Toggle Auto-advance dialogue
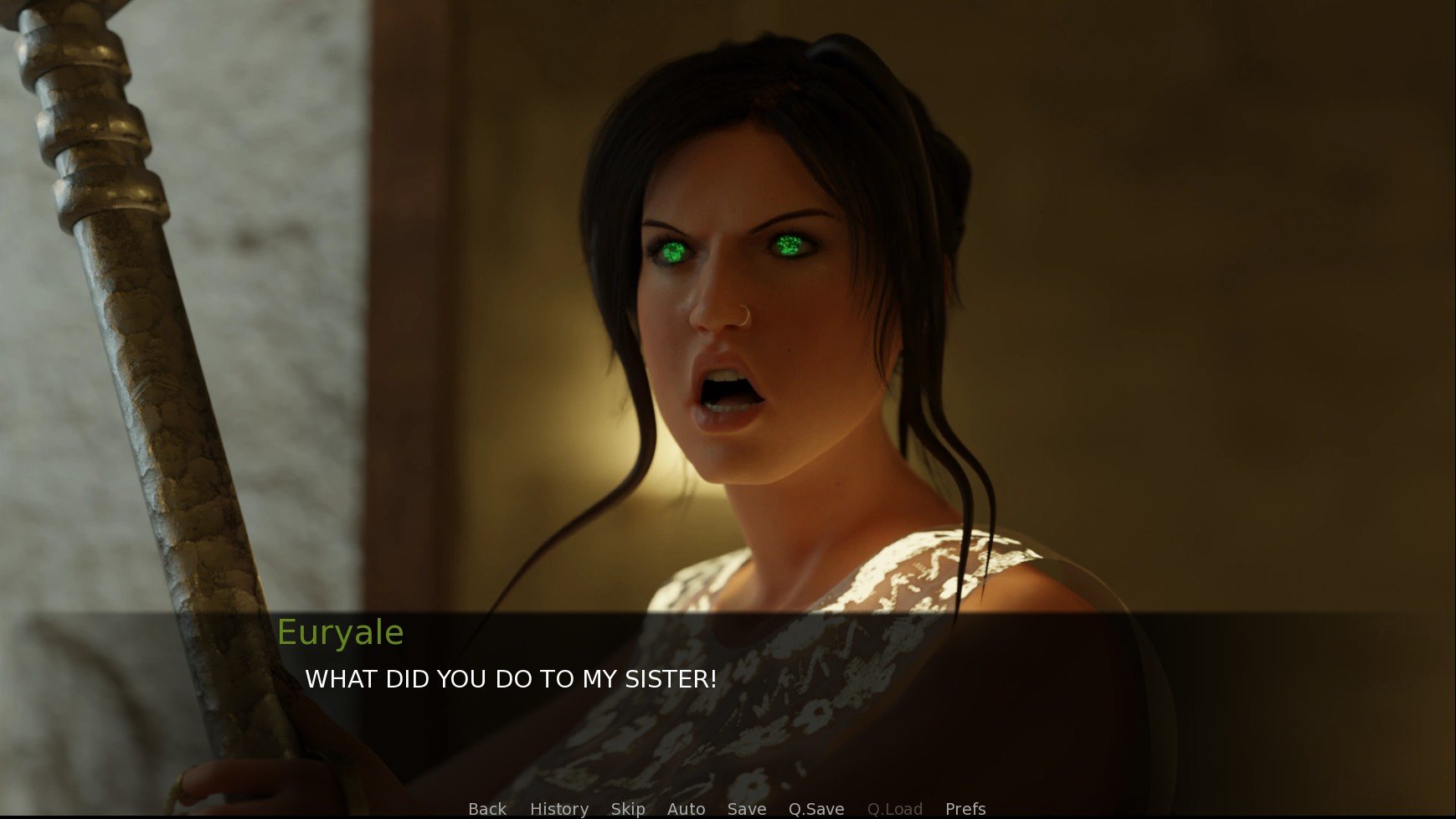Screen dimensions: 1456x819 (687, 809)
